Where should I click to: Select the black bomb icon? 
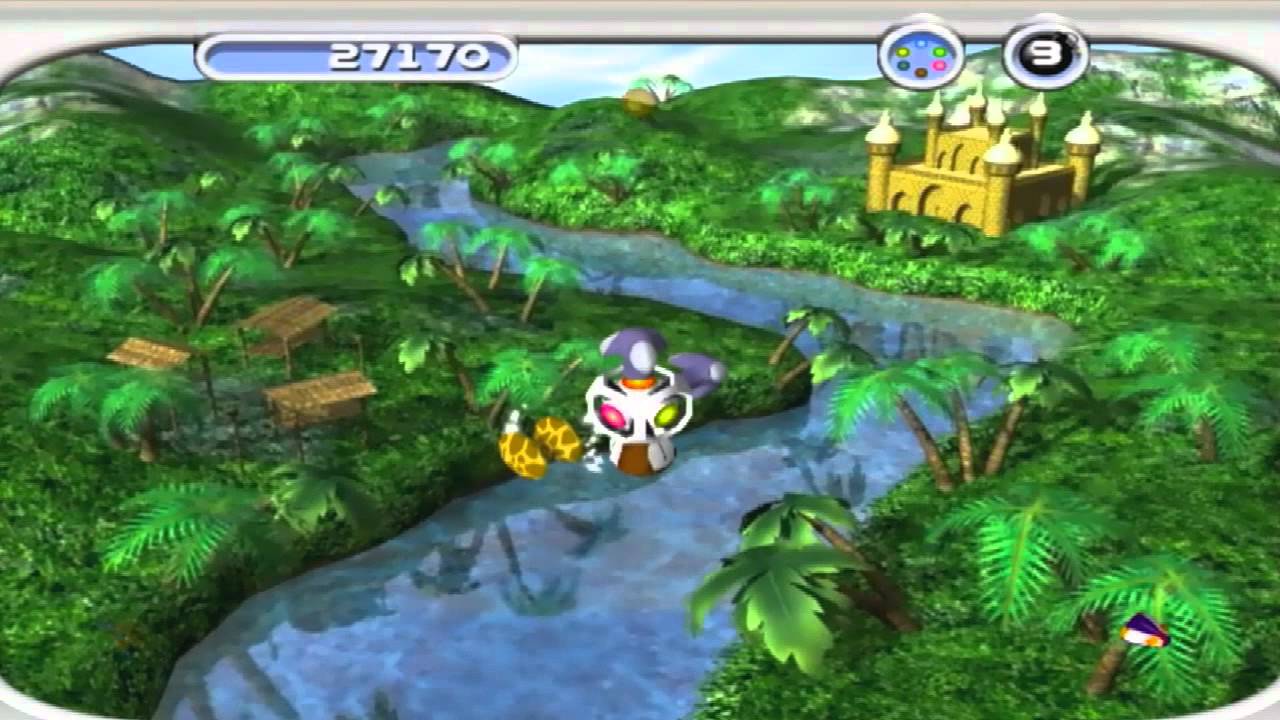pos(1045,56)
